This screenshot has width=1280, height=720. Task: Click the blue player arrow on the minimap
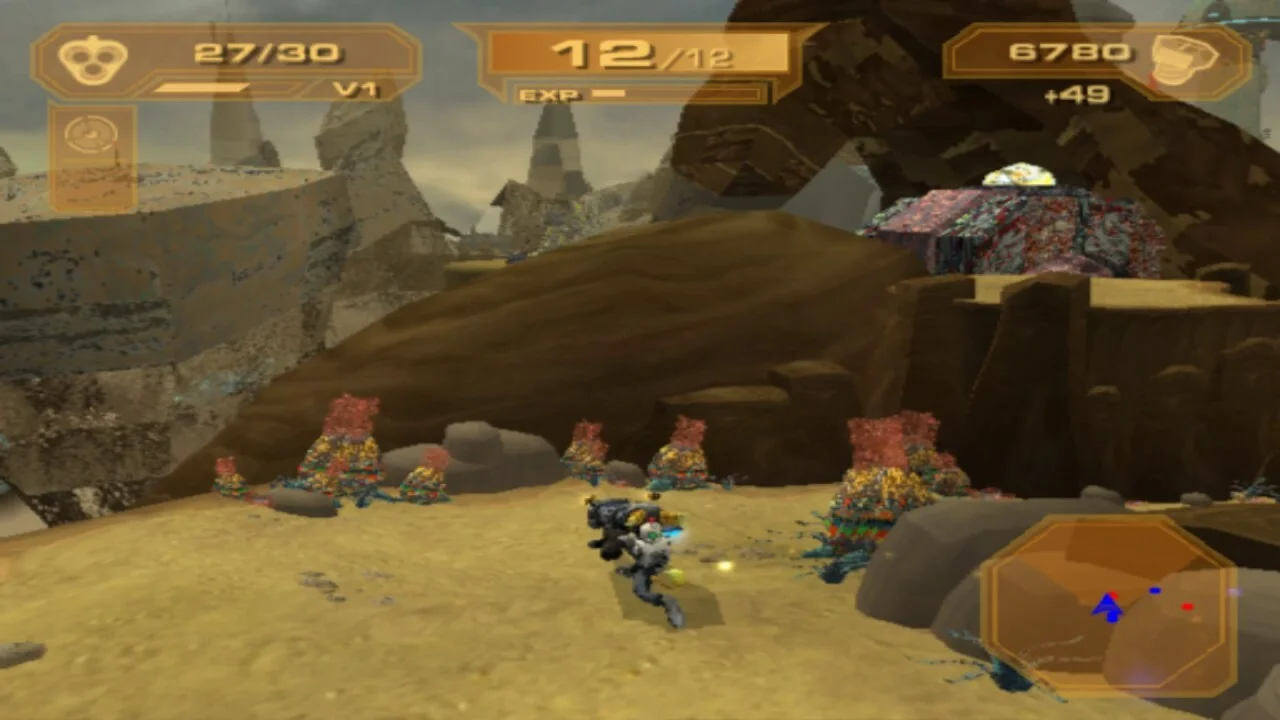pyautogui.click(x=1107, y=607)
